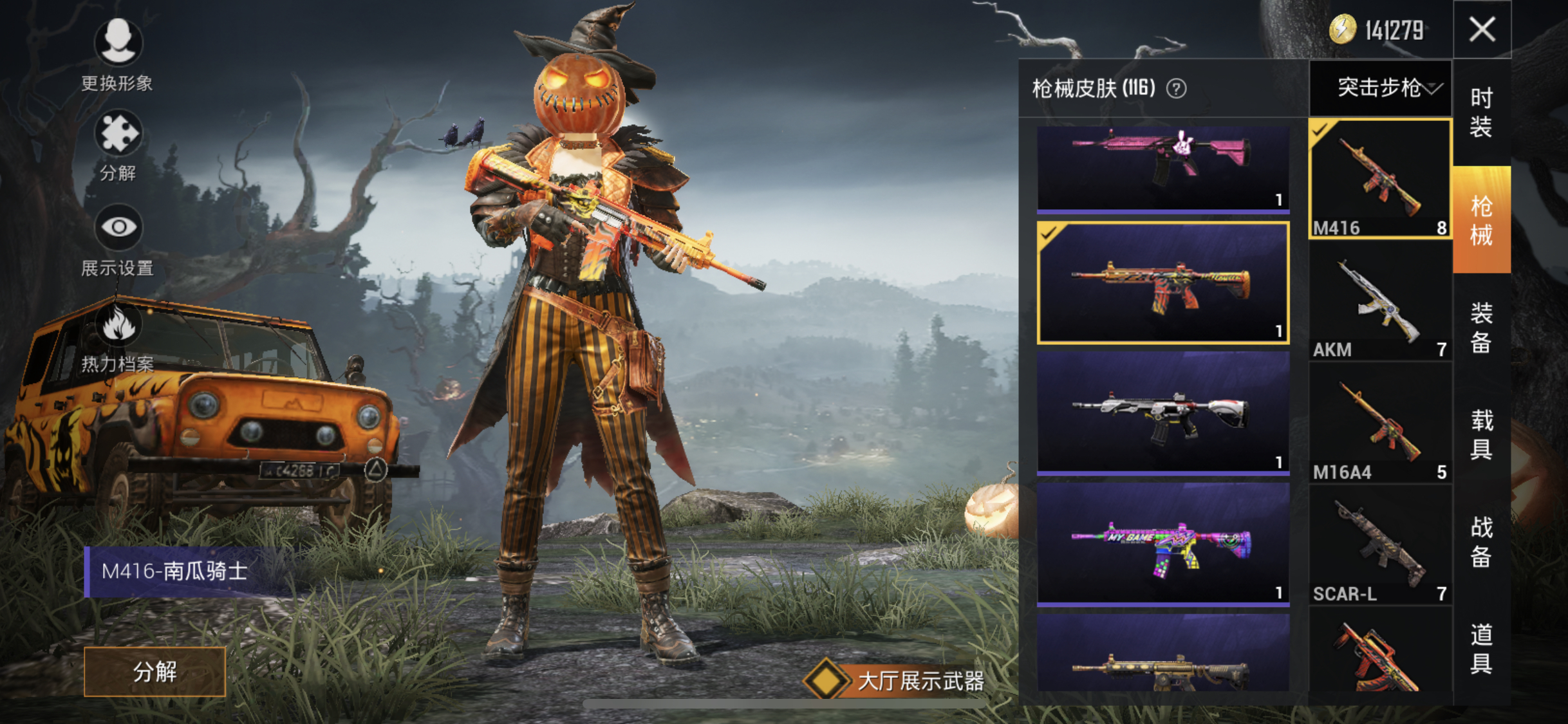Open 展示设置 display settings eye icon
The width and height of the screenshot is (1568, 724).
(118, 227)
